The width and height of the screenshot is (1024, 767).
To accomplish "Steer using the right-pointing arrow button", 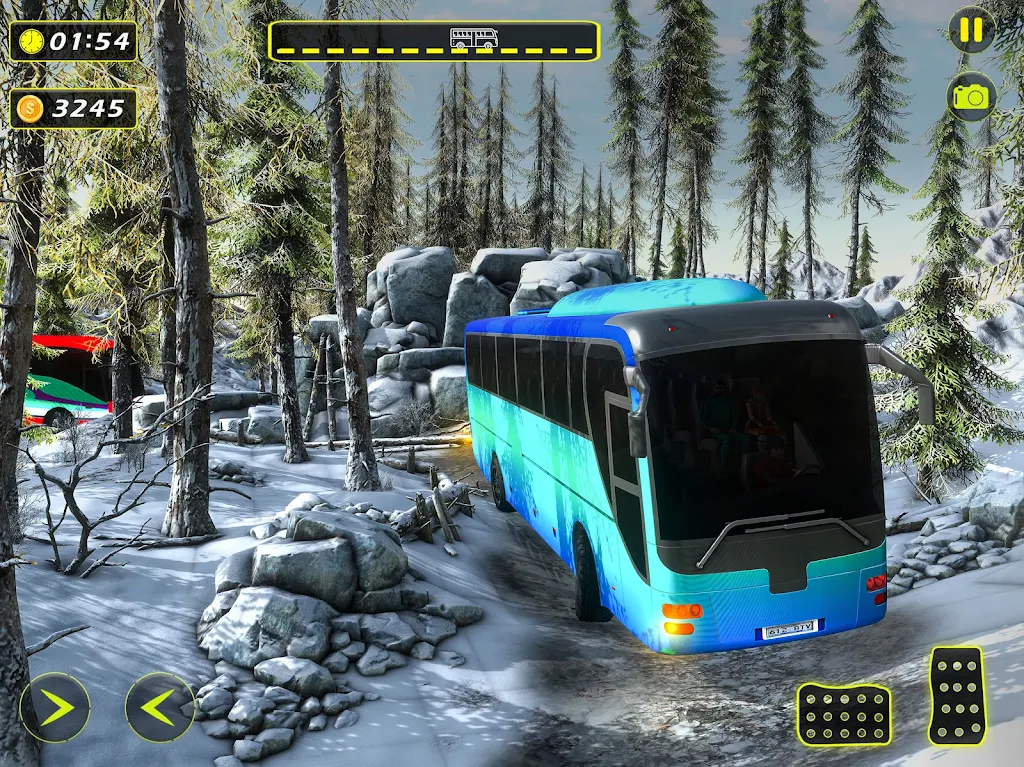I will [54, 707].
